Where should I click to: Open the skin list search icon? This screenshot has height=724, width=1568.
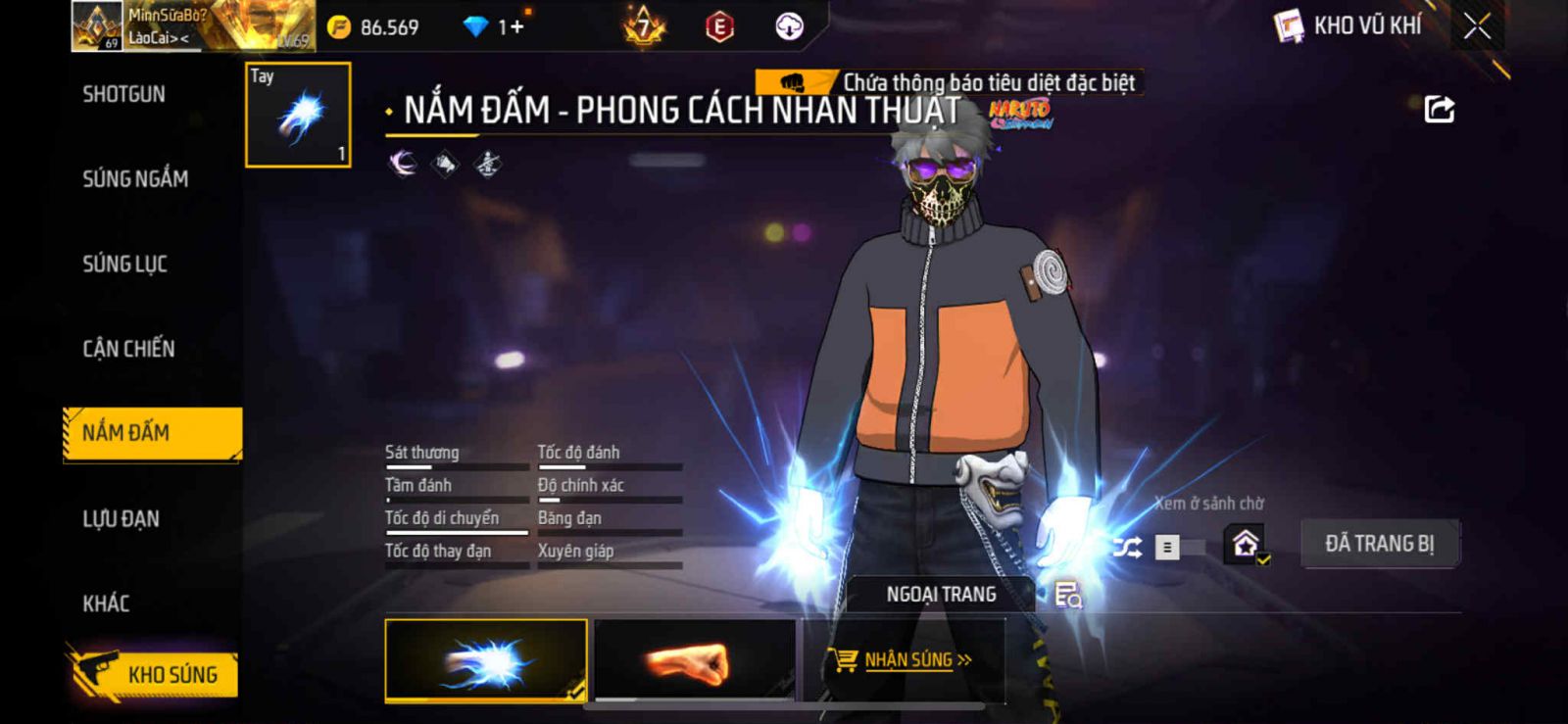coord(1067,594)
